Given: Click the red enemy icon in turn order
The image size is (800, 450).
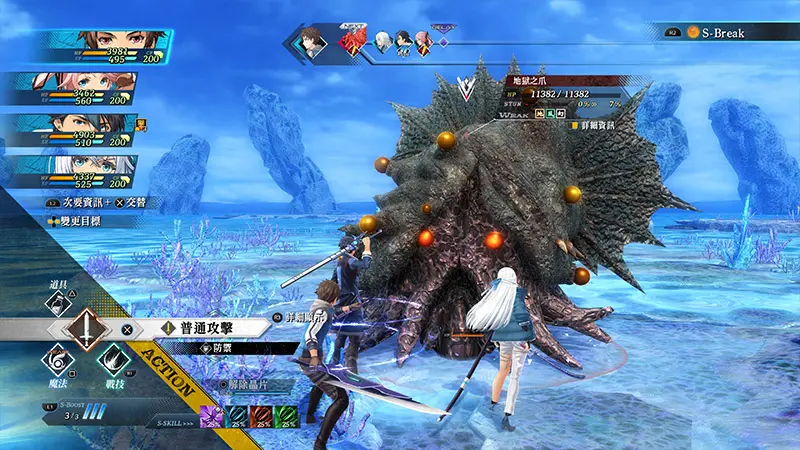Looking at the screenshot, I should [352, 42].
